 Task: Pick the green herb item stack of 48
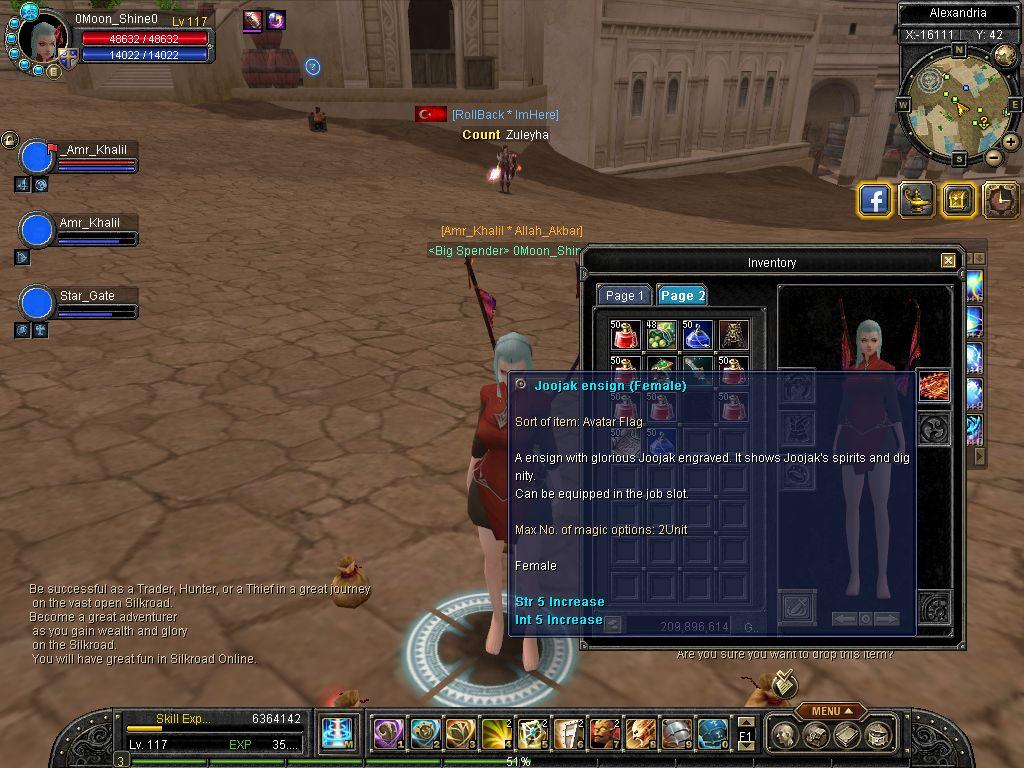[661, 335]
